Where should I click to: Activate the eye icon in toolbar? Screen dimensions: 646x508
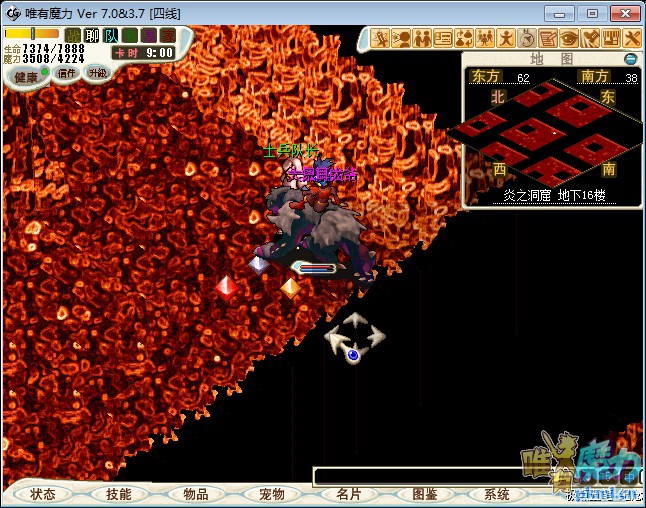pos(569,38)
